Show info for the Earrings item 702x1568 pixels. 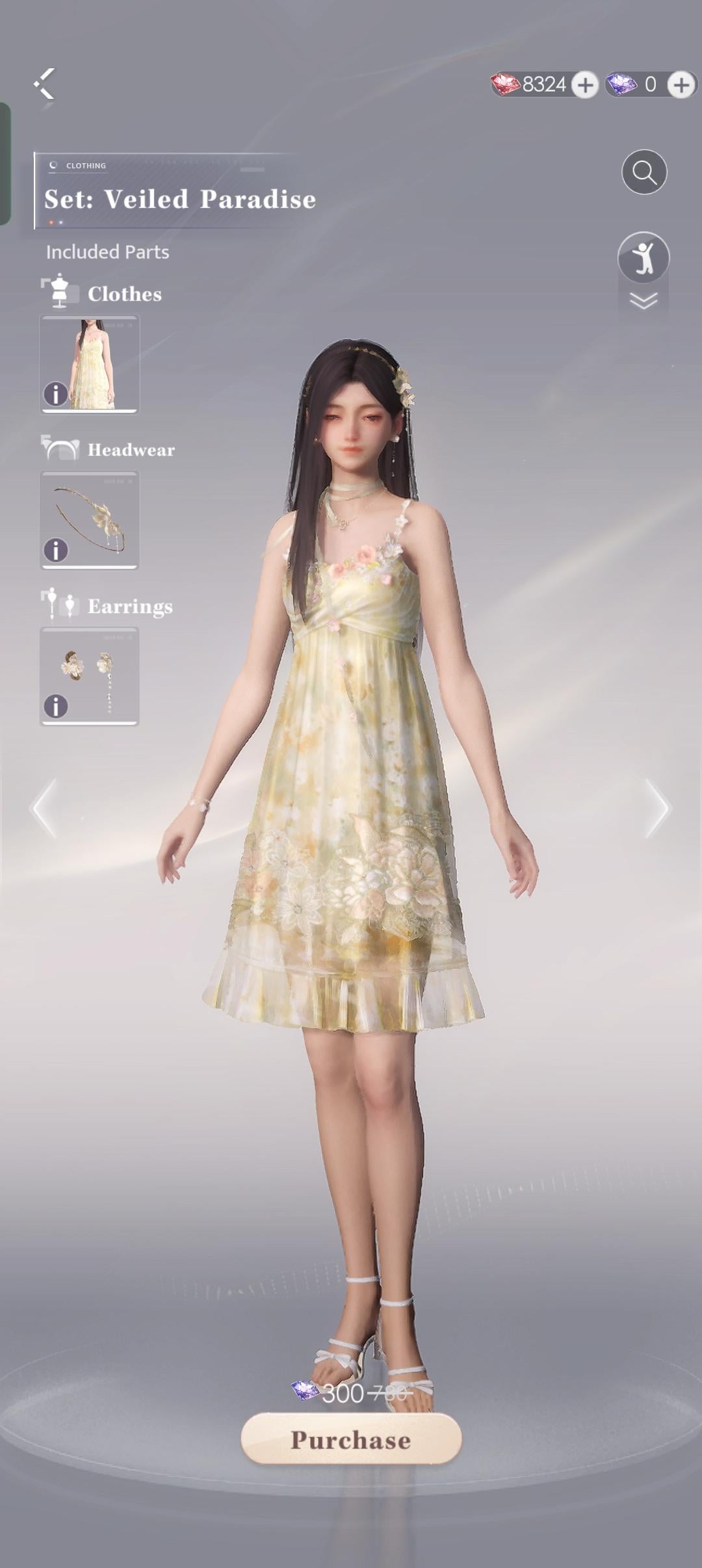(56, 706)
